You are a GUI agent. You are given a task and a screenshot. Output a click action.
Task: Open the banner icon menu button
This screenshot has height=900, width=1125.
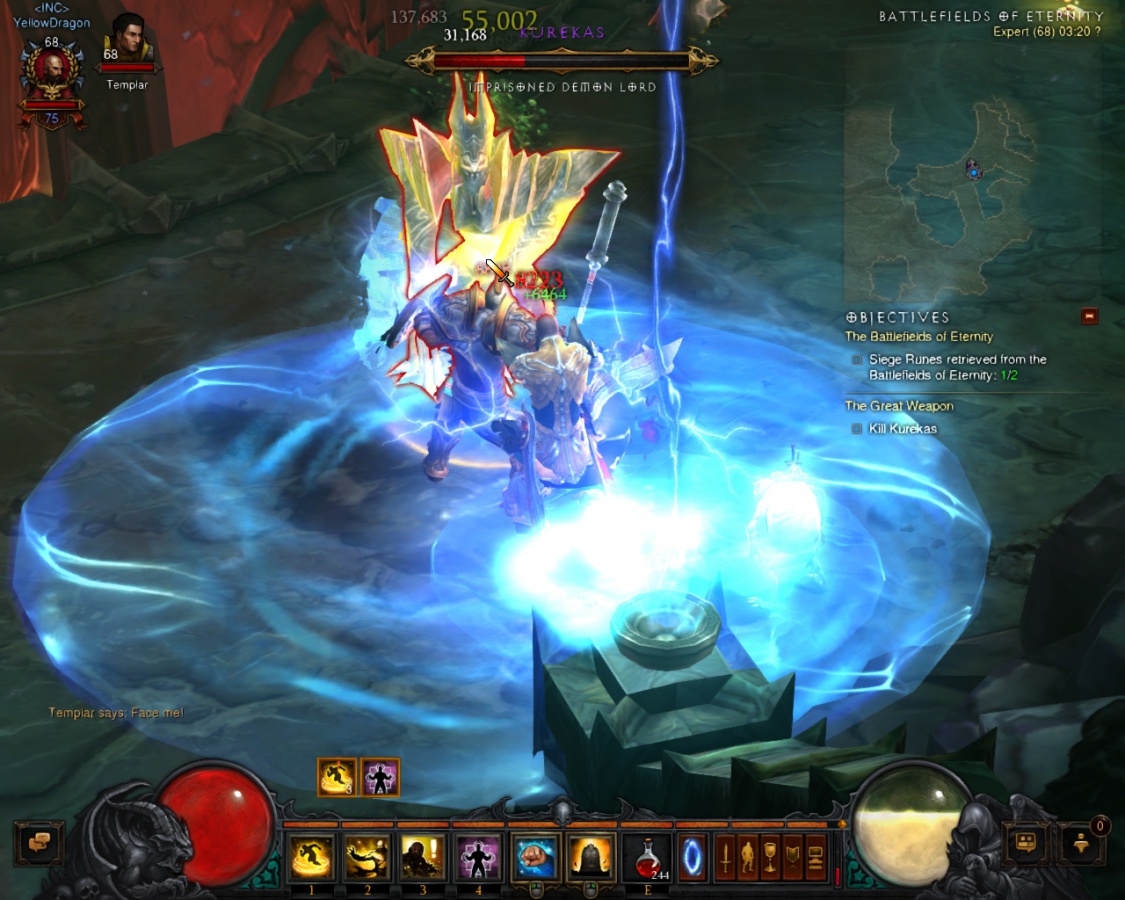point(793,857)
